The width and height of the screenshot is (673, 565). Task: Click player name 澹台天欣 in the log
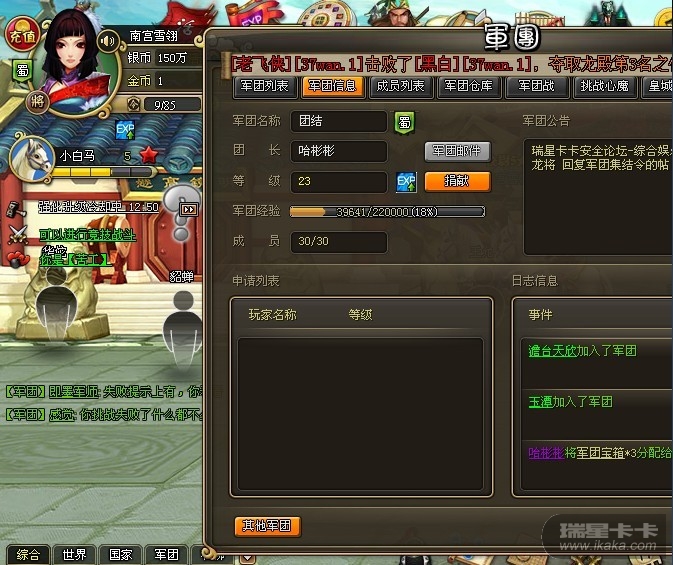point(553,351)
